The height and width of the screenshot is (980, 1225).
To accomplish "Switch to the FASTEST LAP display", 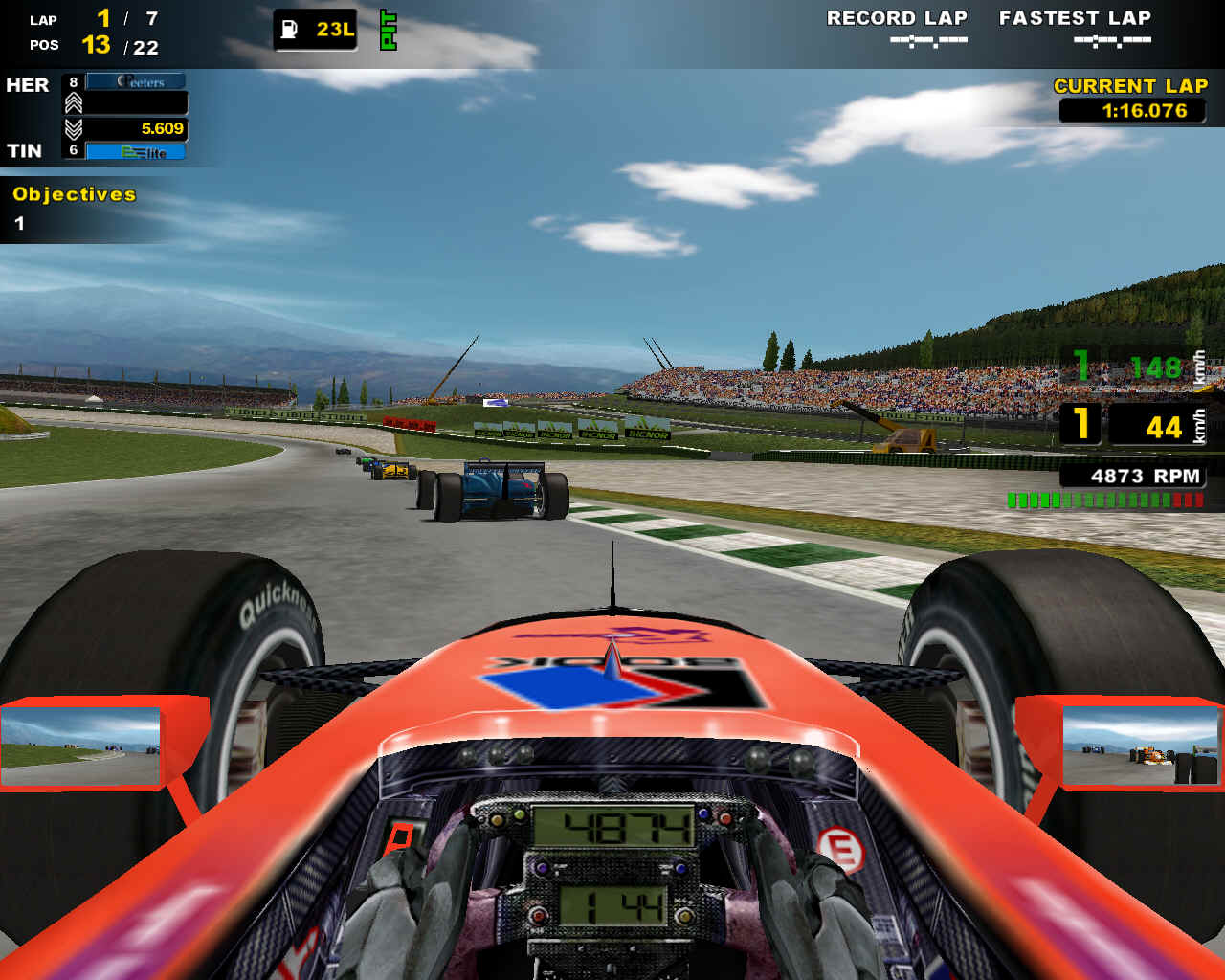I will tap(1074, 17).
